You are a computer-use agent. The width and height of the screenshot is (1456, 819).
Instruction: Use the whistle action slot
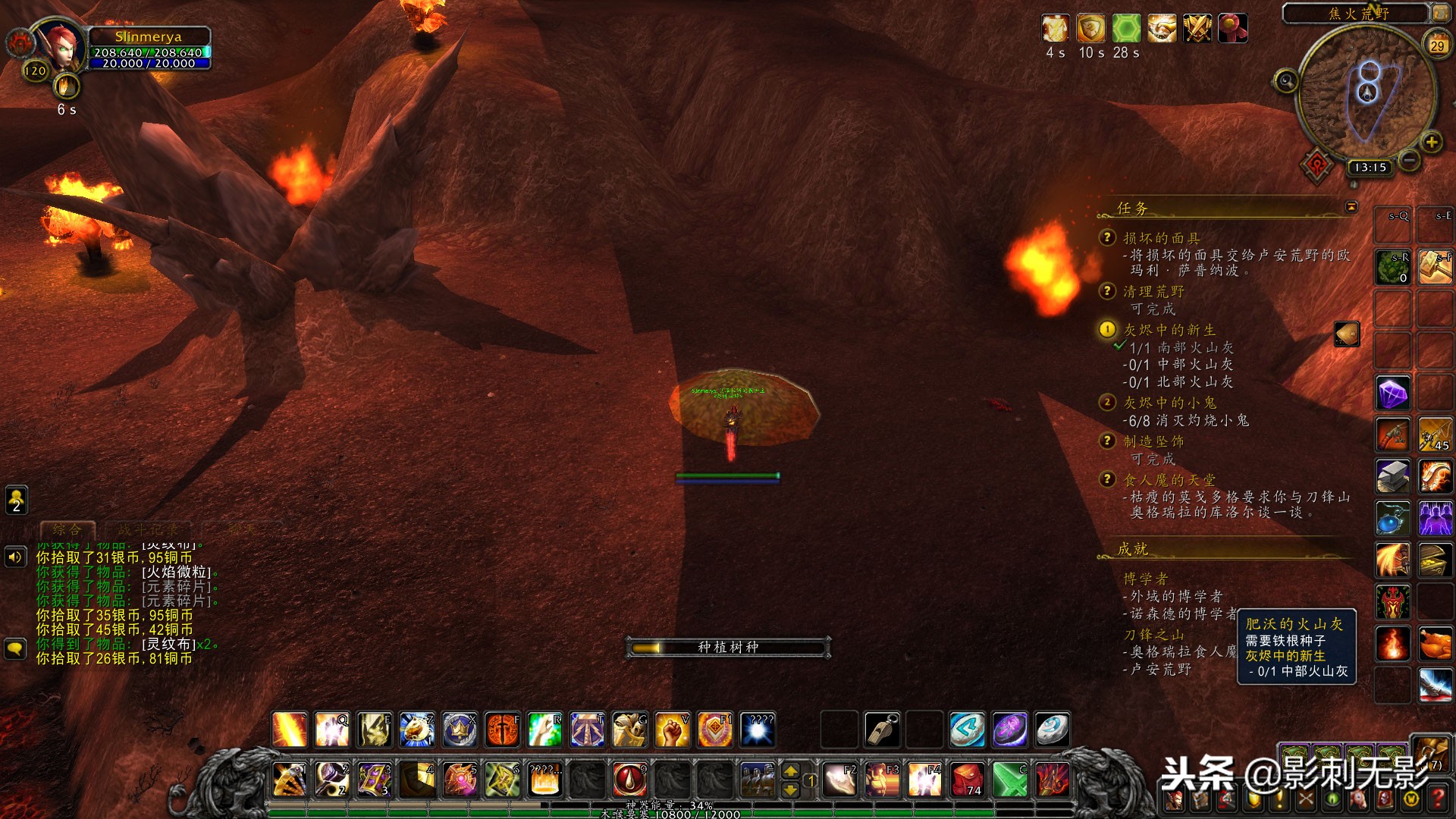pos(882,730)
